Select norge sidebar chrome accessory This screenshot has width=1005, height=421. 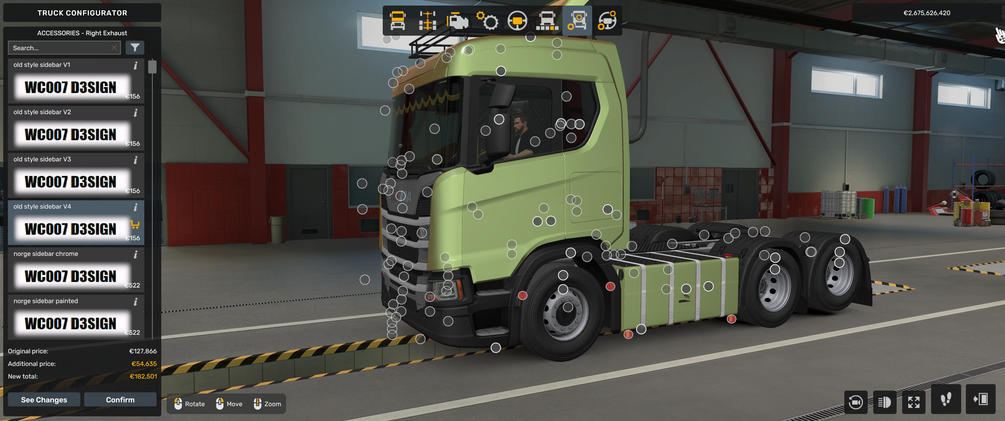point(70,275)
